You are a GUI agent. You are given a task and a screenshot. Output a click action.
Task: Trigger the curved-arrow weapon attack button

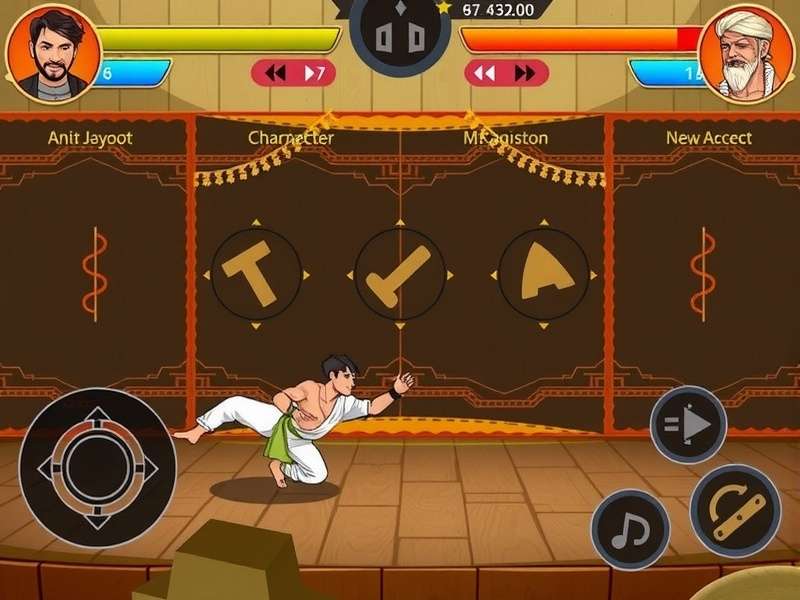pos(735,511)
